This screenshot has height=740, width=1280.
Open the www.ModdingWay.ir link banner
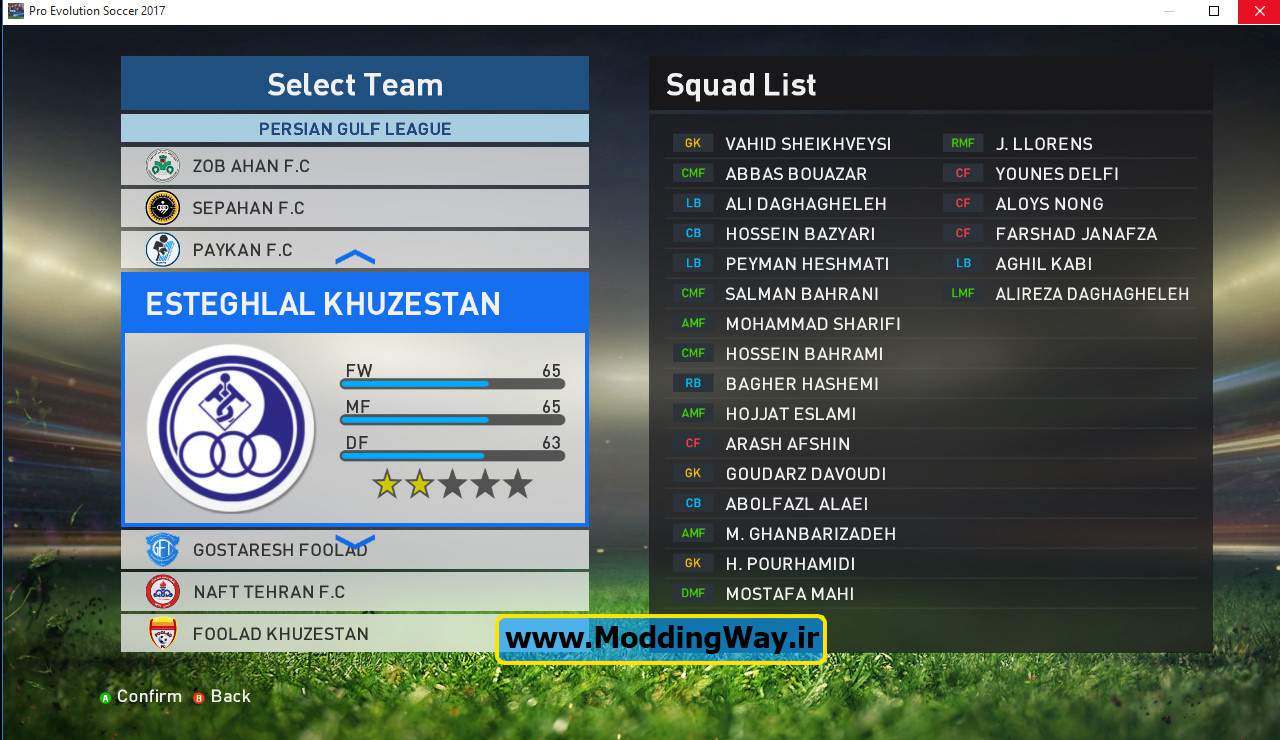[661, 639]
